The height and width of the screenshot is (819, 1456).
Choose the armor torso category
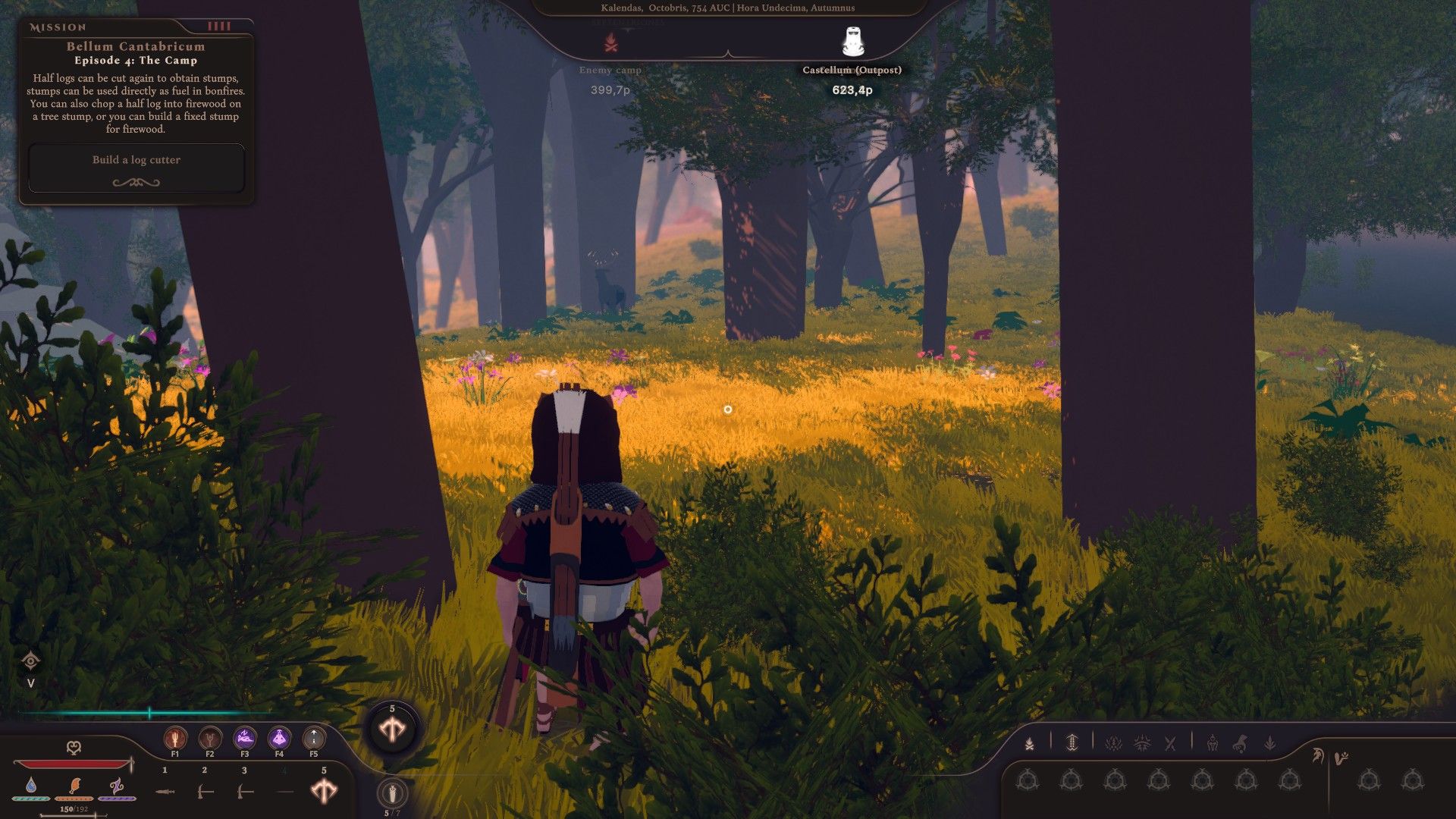[x=1212, y=744]
